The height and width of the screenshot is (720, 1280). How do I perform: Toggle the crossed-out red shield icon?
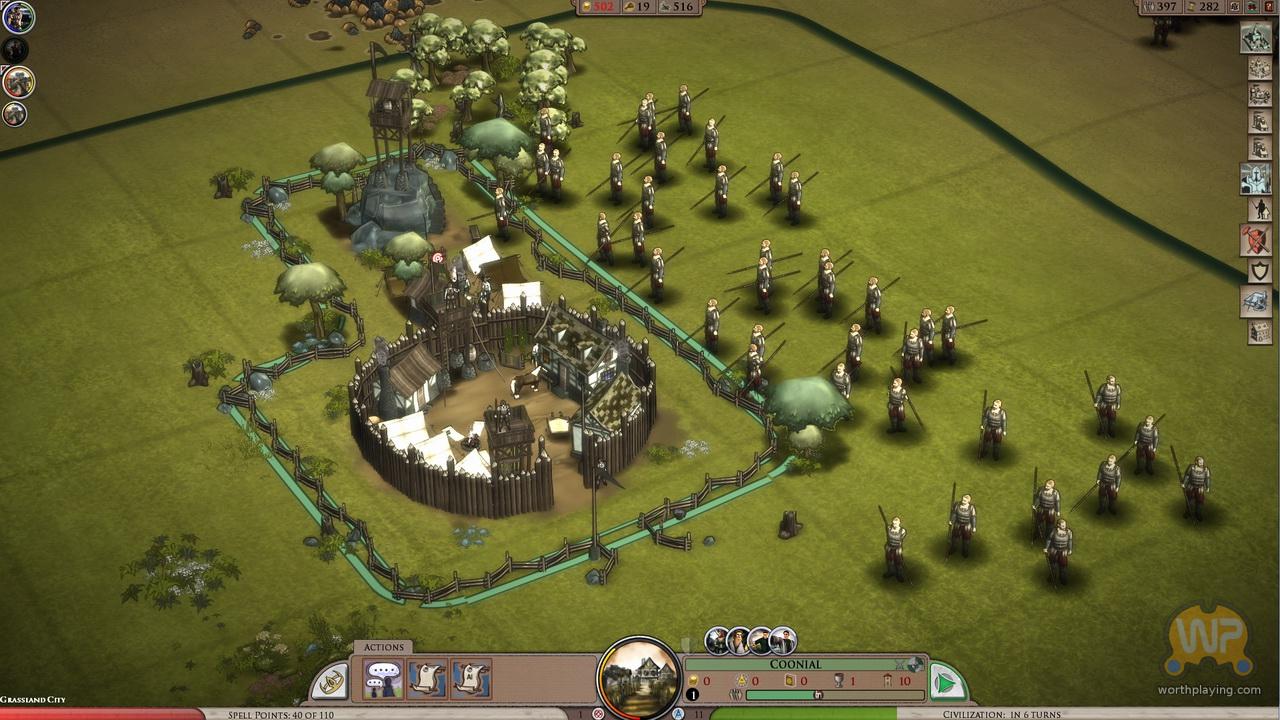click(x=1257, y=240)
